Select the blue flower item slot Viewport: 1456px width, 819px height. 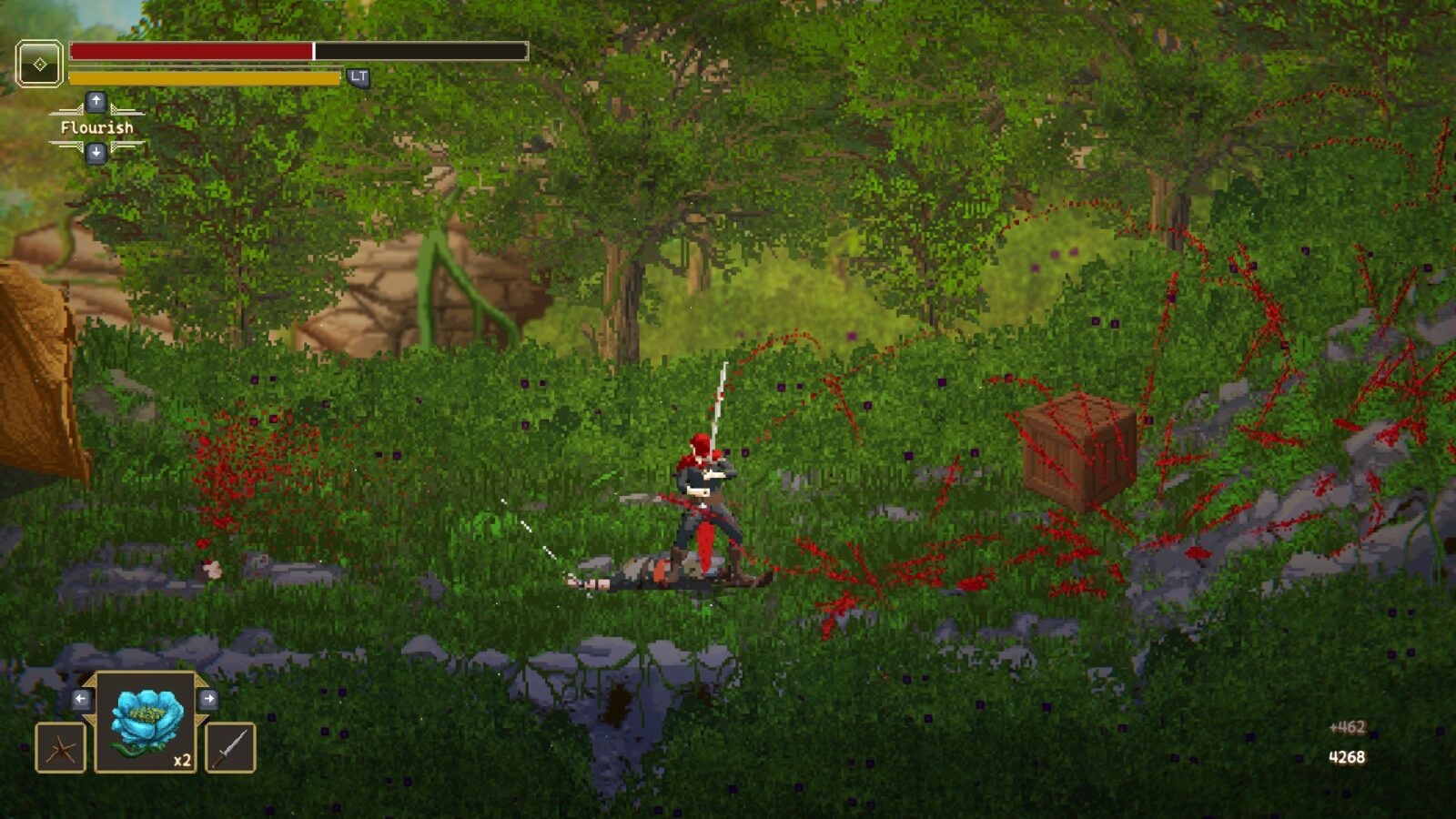[x=146, y=722]
